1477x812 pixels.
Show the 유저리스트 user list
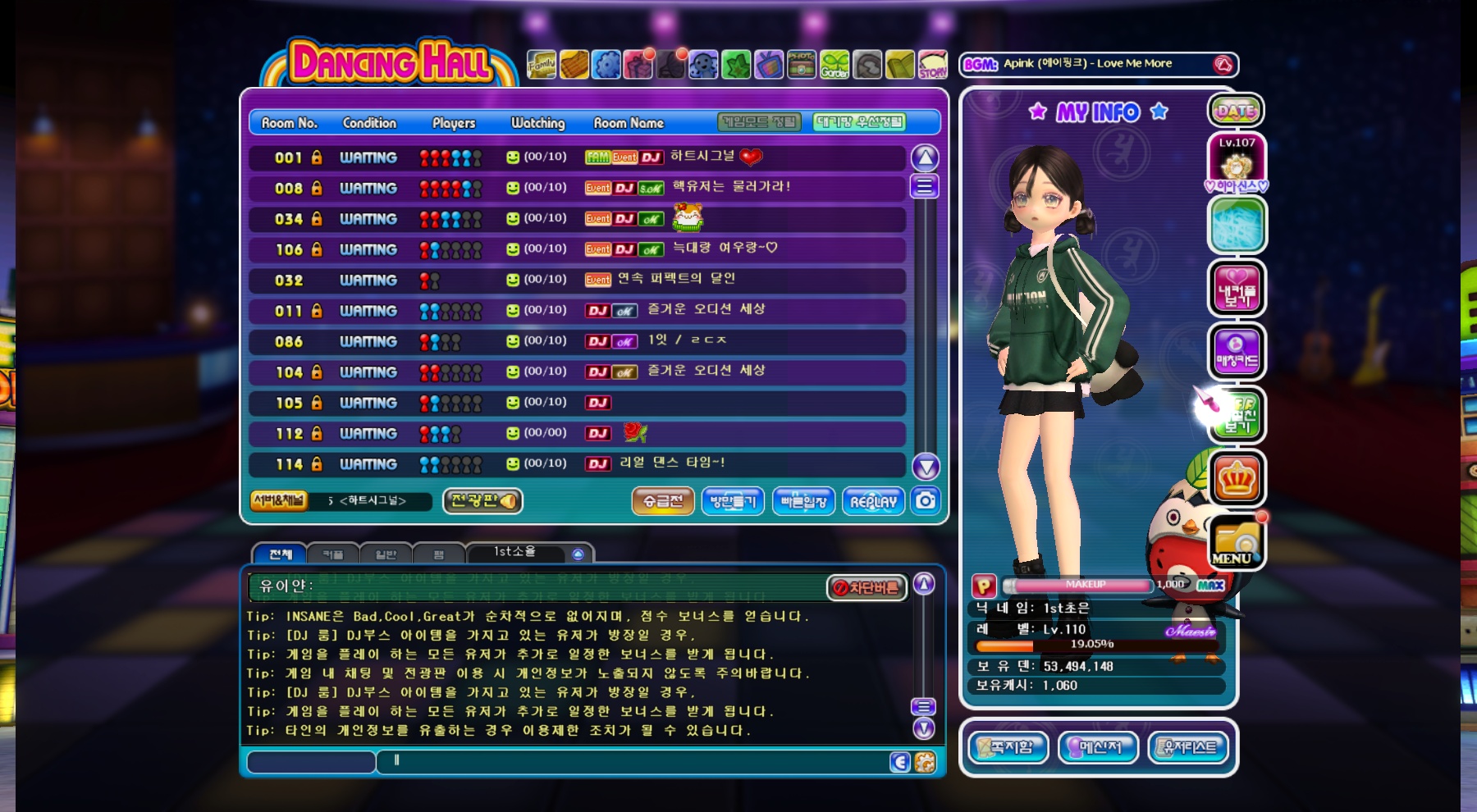[x=1188, y=747]
